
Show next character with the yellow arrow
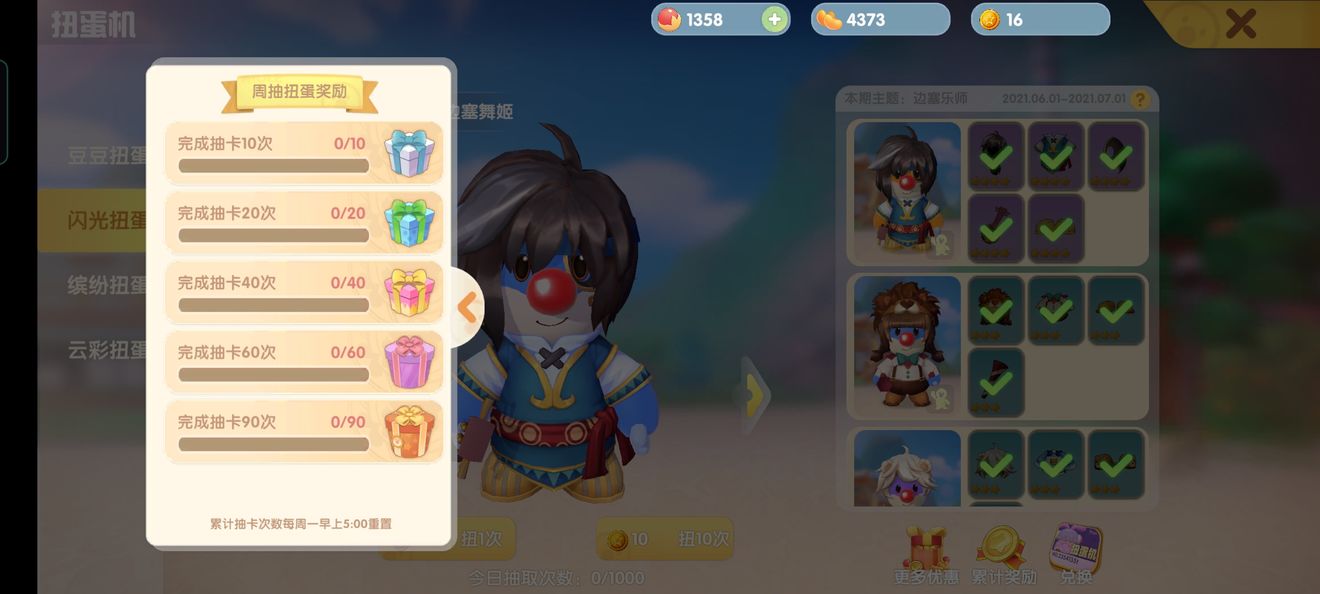click(755, 395)
